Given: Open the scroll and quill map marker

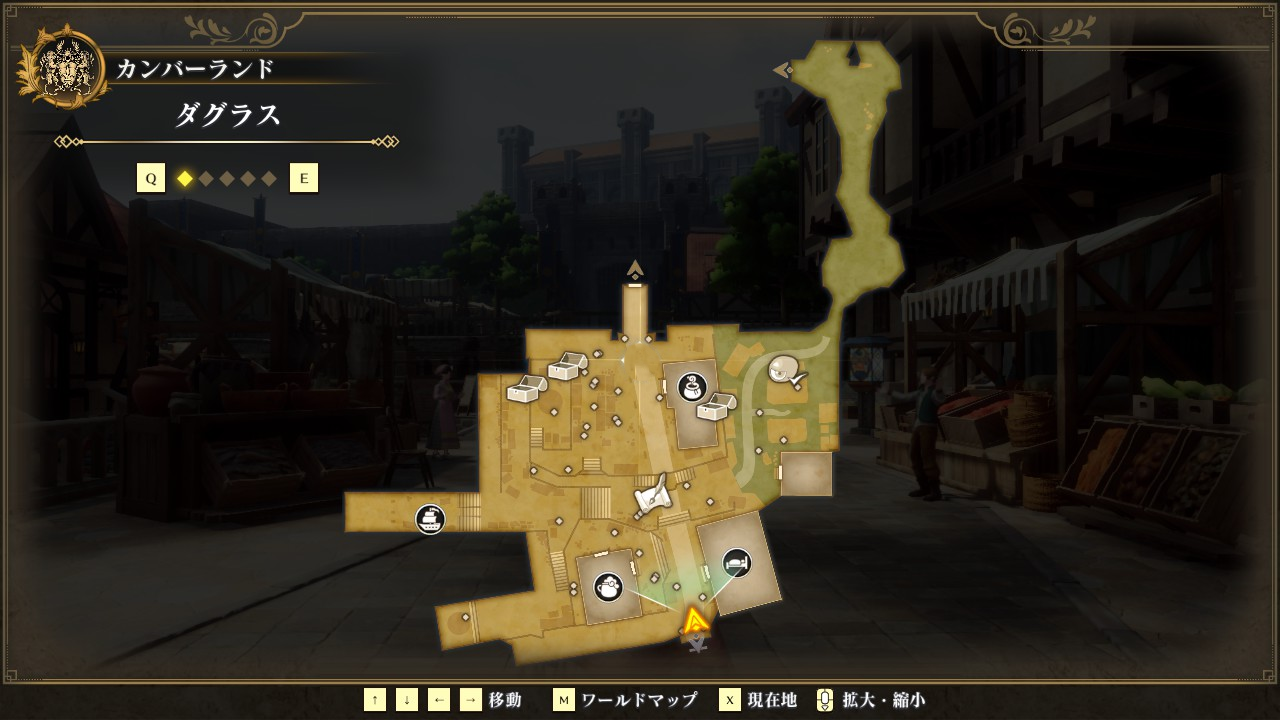Looking at the screenshot, I should click(x=652, y=497).
